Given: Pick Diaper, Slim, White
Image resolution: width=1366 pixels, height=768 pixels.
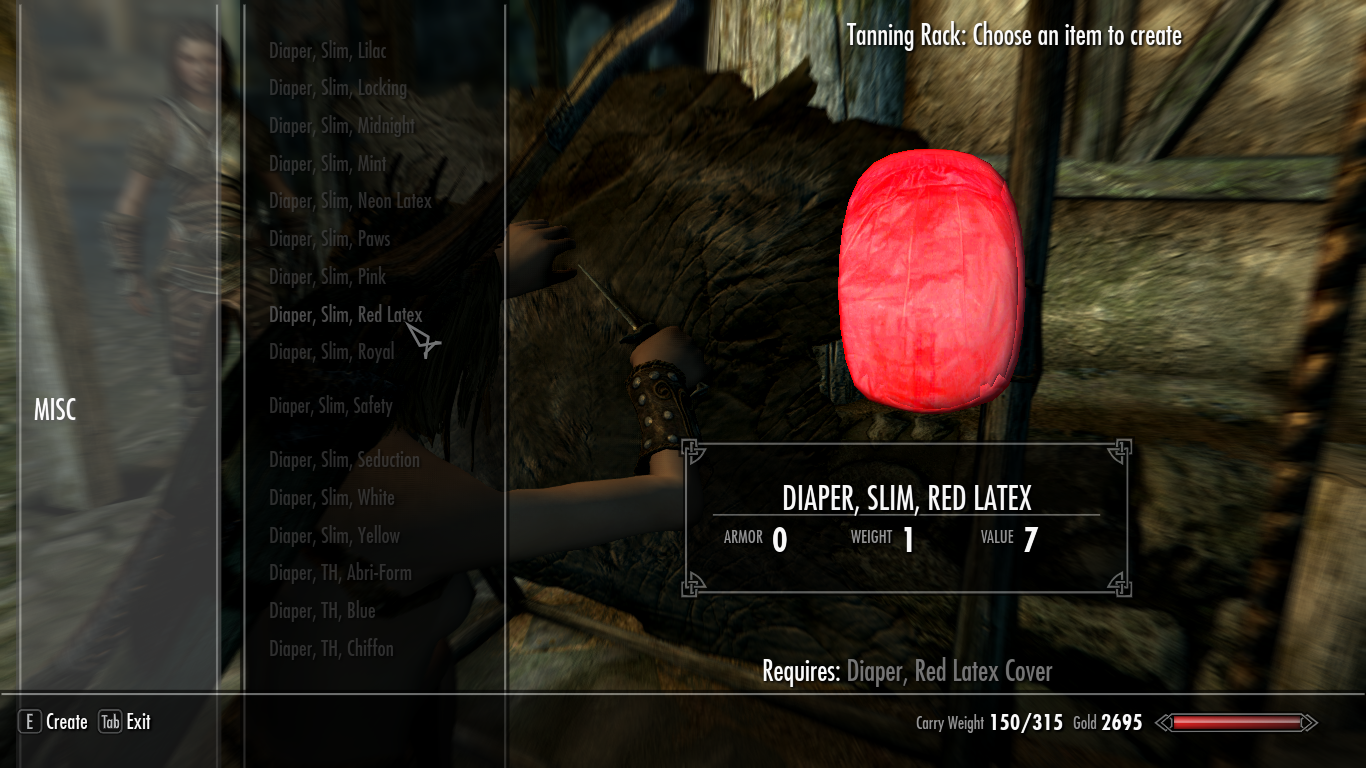Looking at the screenshot, I should click(x=331, y=497).
